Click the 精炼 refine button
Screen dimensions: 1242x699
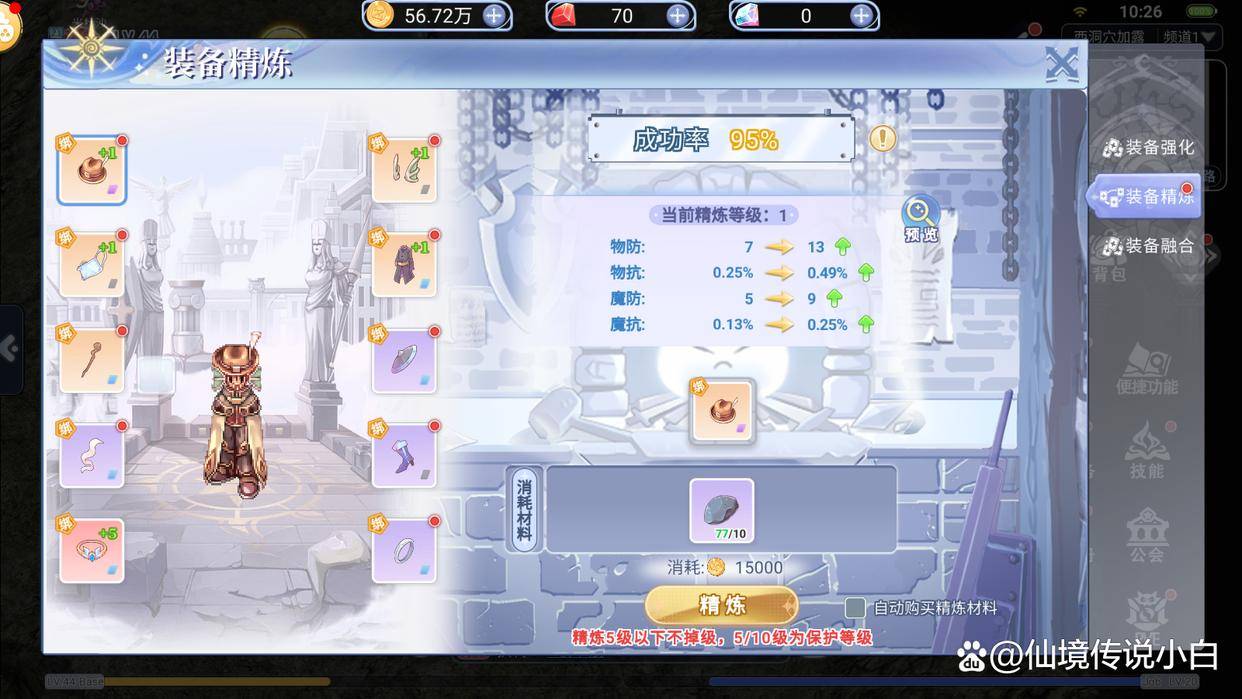[721, 605]
